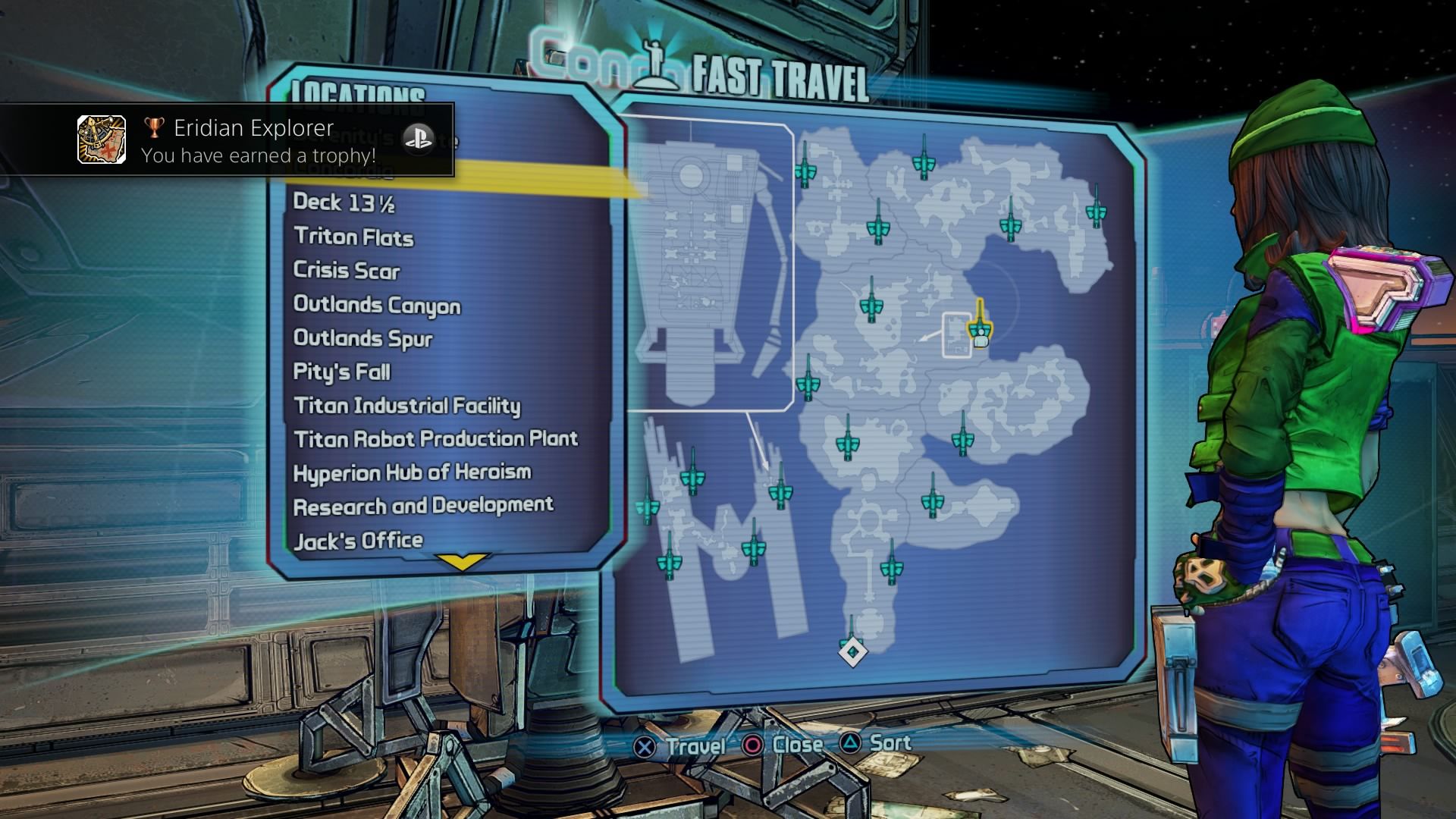
Task: Pick Titan Industrial Facility entry
Action: click(407, 406)
